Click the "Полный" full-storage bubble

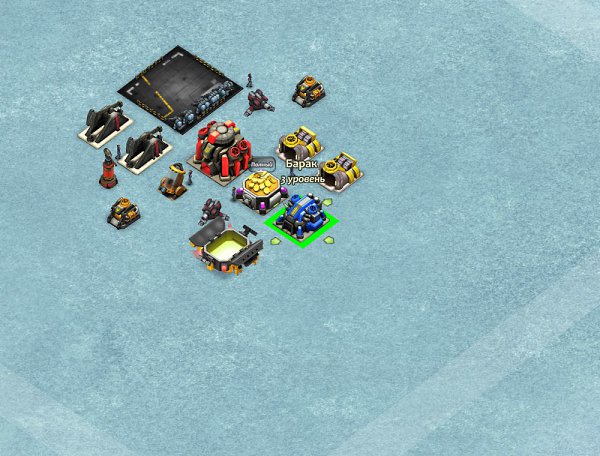coord(261,164)
